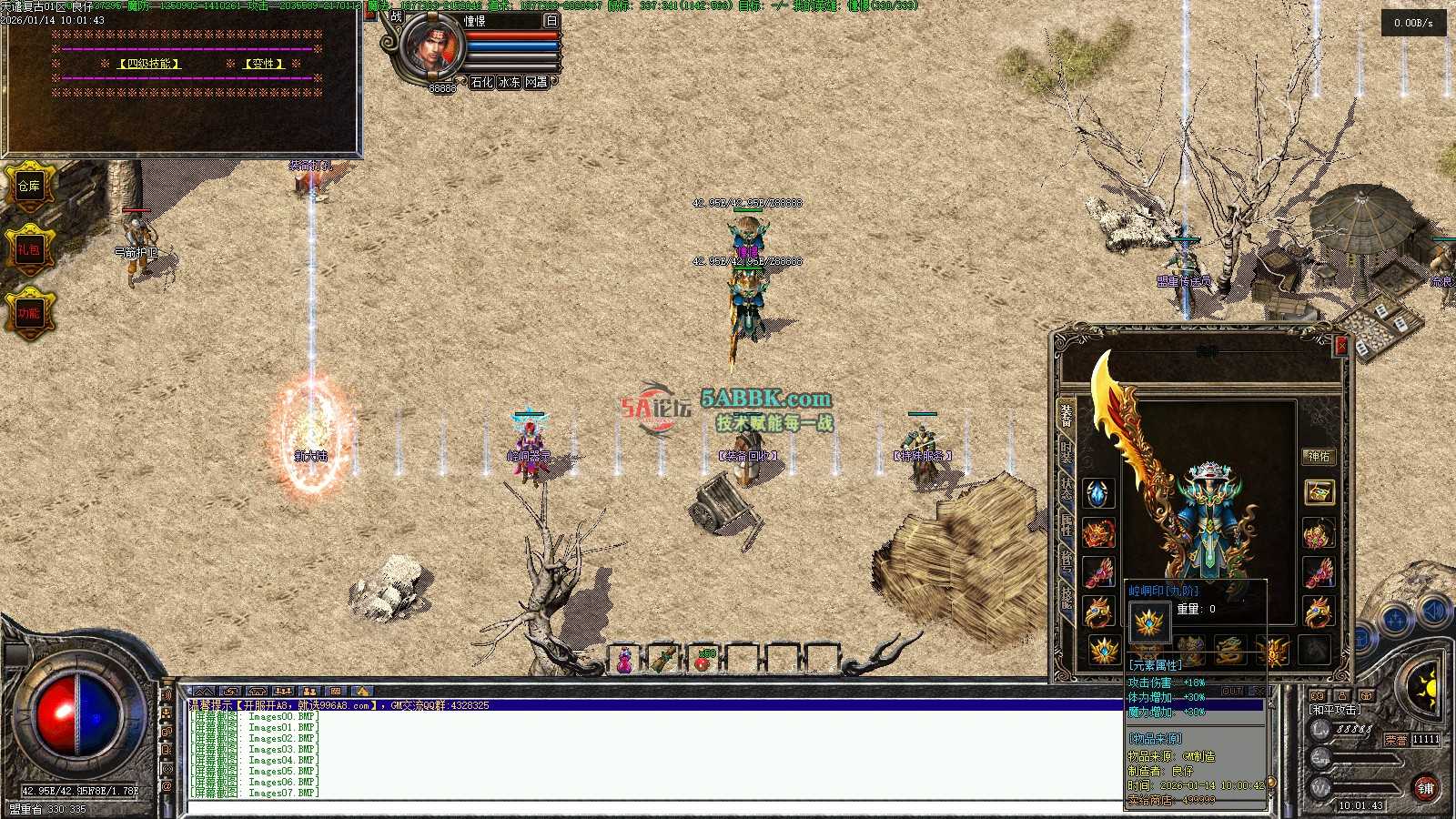Switch to the 时装 tab
The image size is (1456, 819).
[x=1066, y=452]
